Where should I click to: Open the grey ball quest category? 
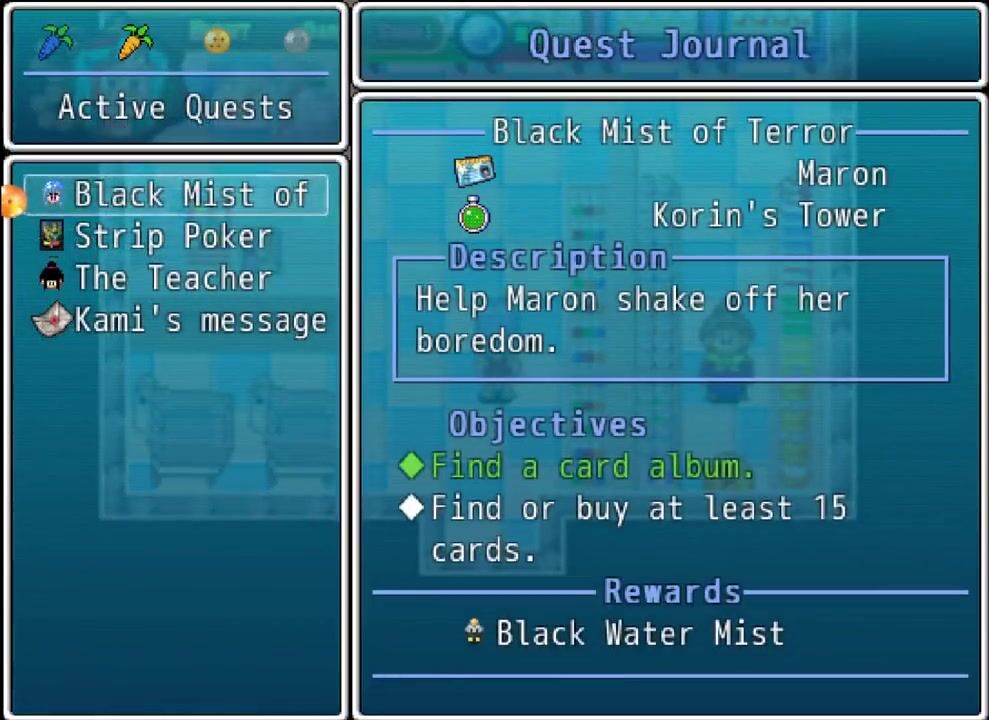tap(297, 40)
